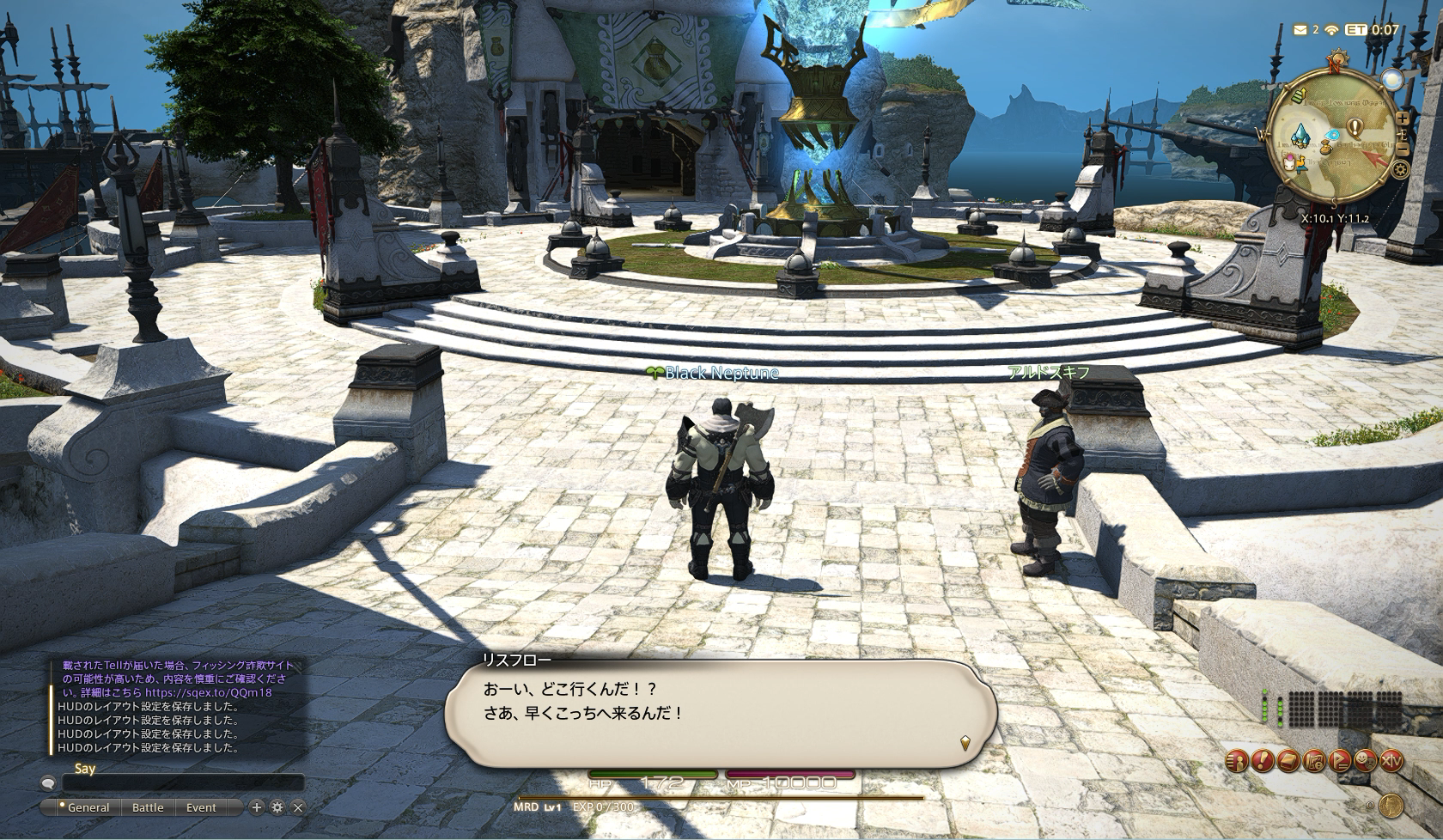Switch to the Battle chat tab
Image resolution: width=1443 pixels, height=840 pixels.
click(148, 807)
